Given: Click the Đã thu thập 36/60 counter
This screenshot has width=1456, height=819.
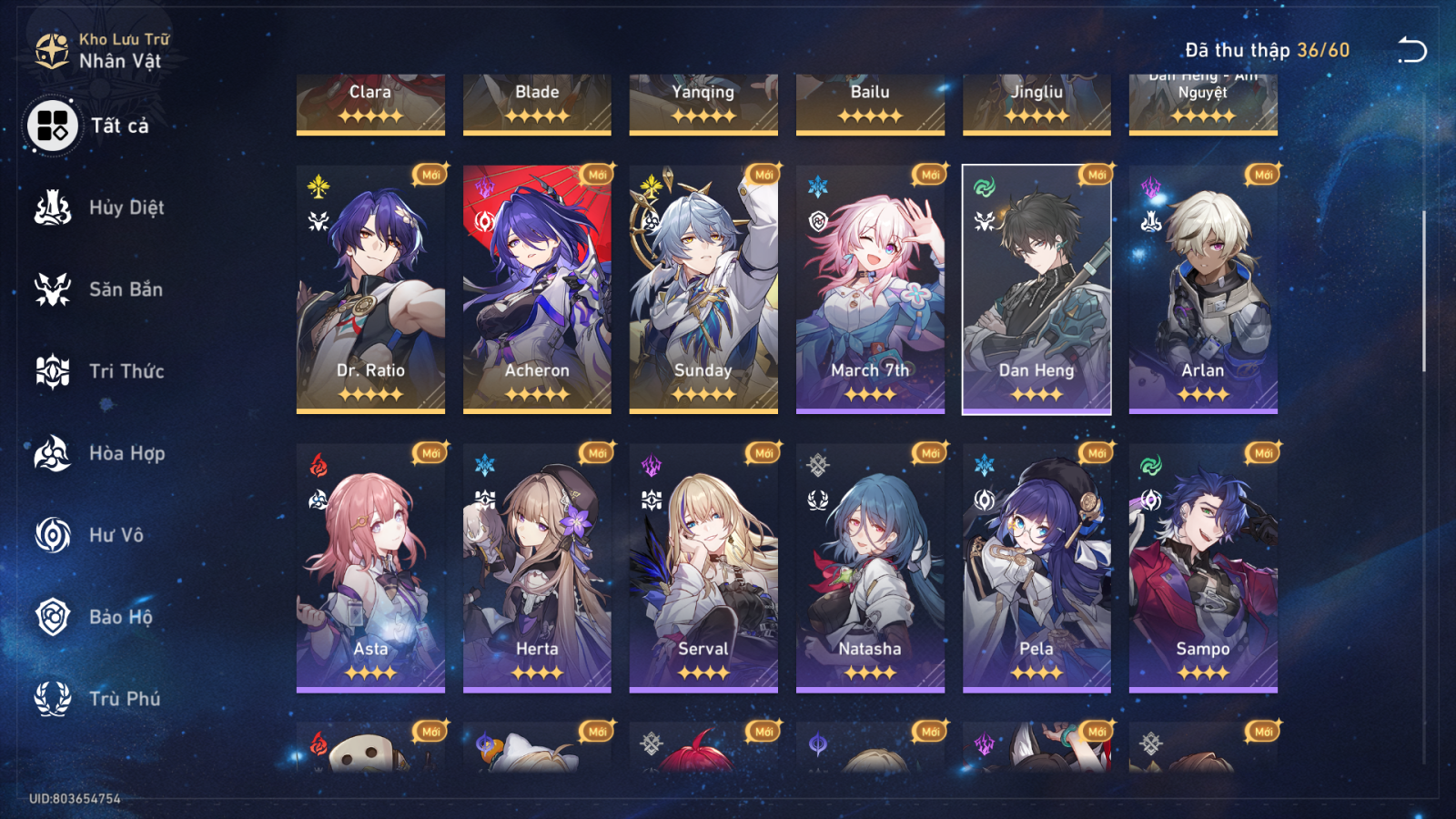Looking at the screenshot, I should (x=1269, y=50).
